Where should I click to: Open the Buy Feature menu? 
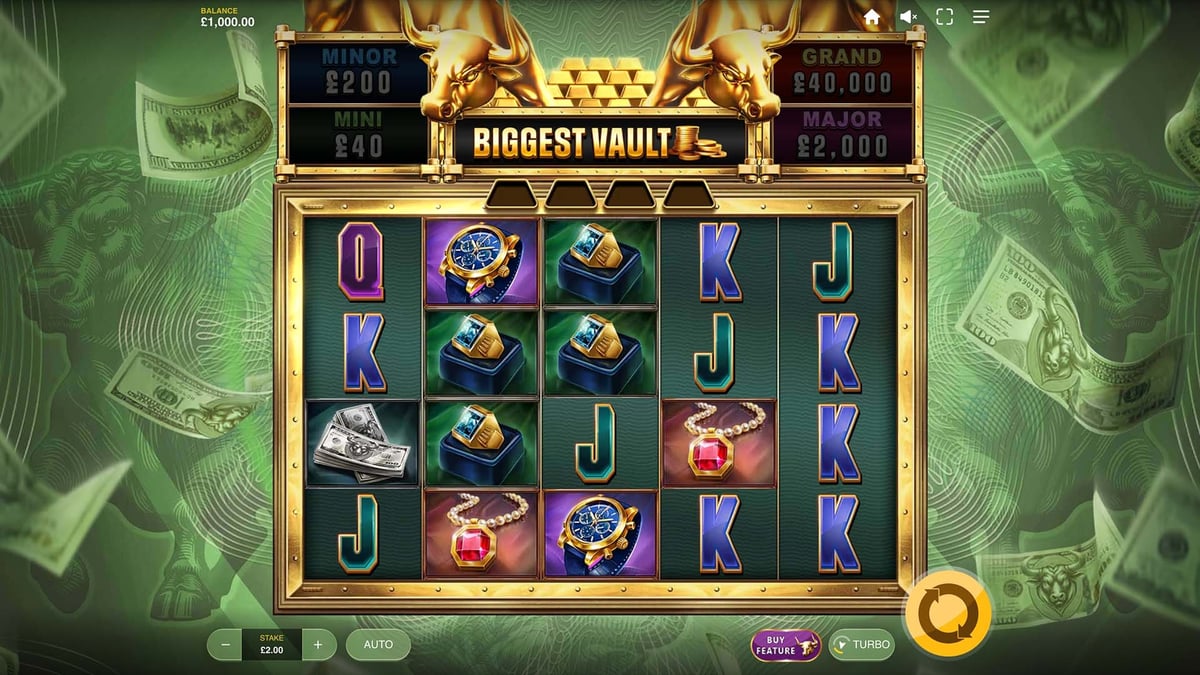785,645
